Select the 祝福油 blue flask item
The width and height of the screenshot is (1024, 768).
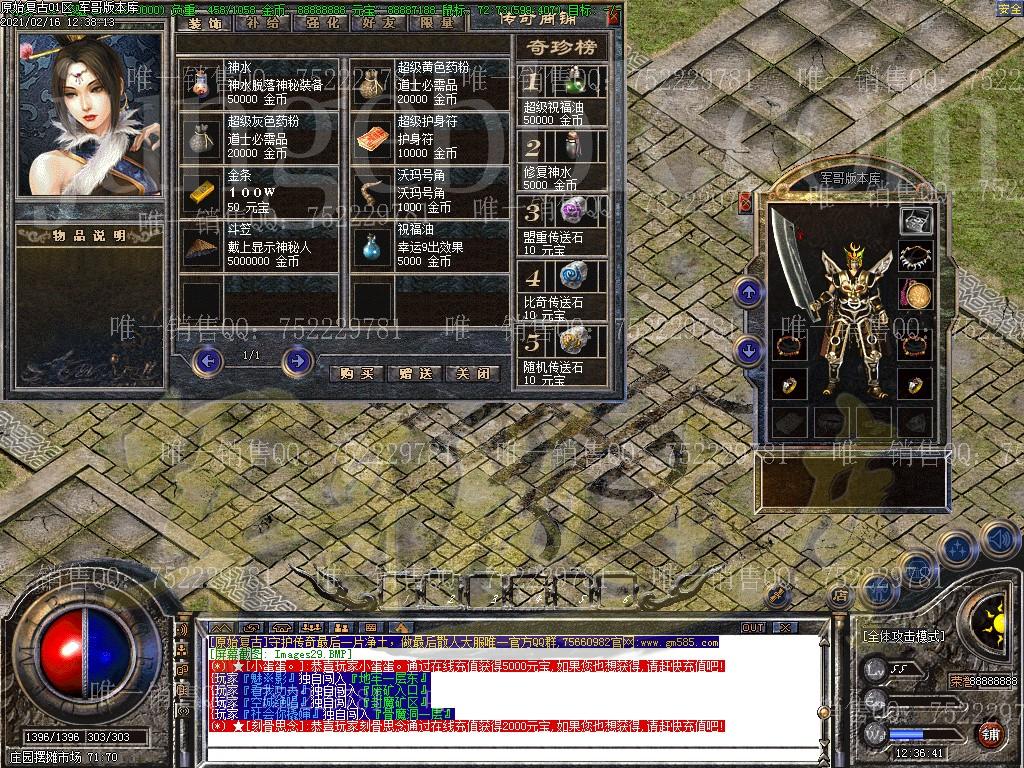(x=374, y=246)
